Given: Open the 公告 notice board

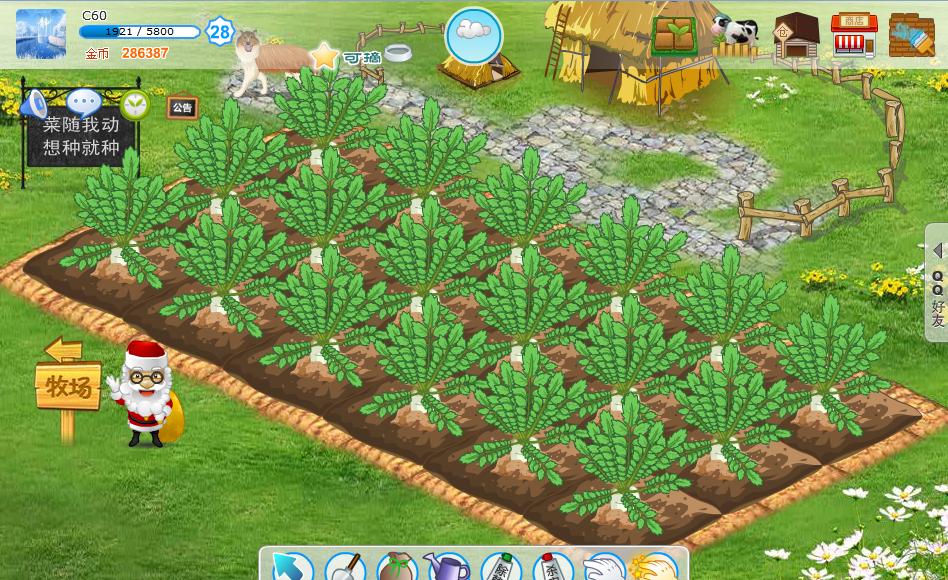Looking at the screenshot, I should click(182, 108).
